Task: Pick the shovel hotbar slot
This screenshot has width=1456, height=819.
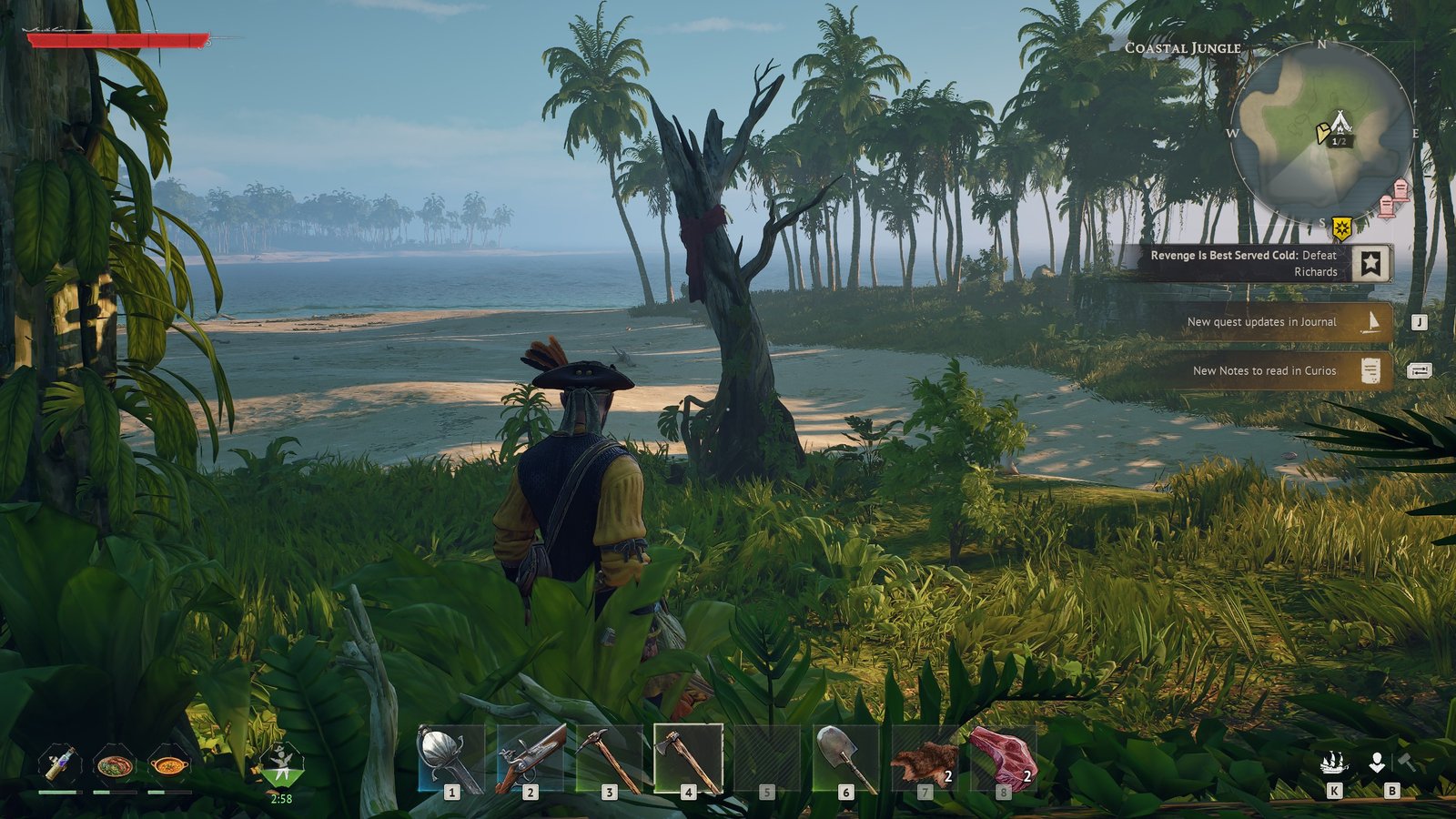Action: coord(845,760)
